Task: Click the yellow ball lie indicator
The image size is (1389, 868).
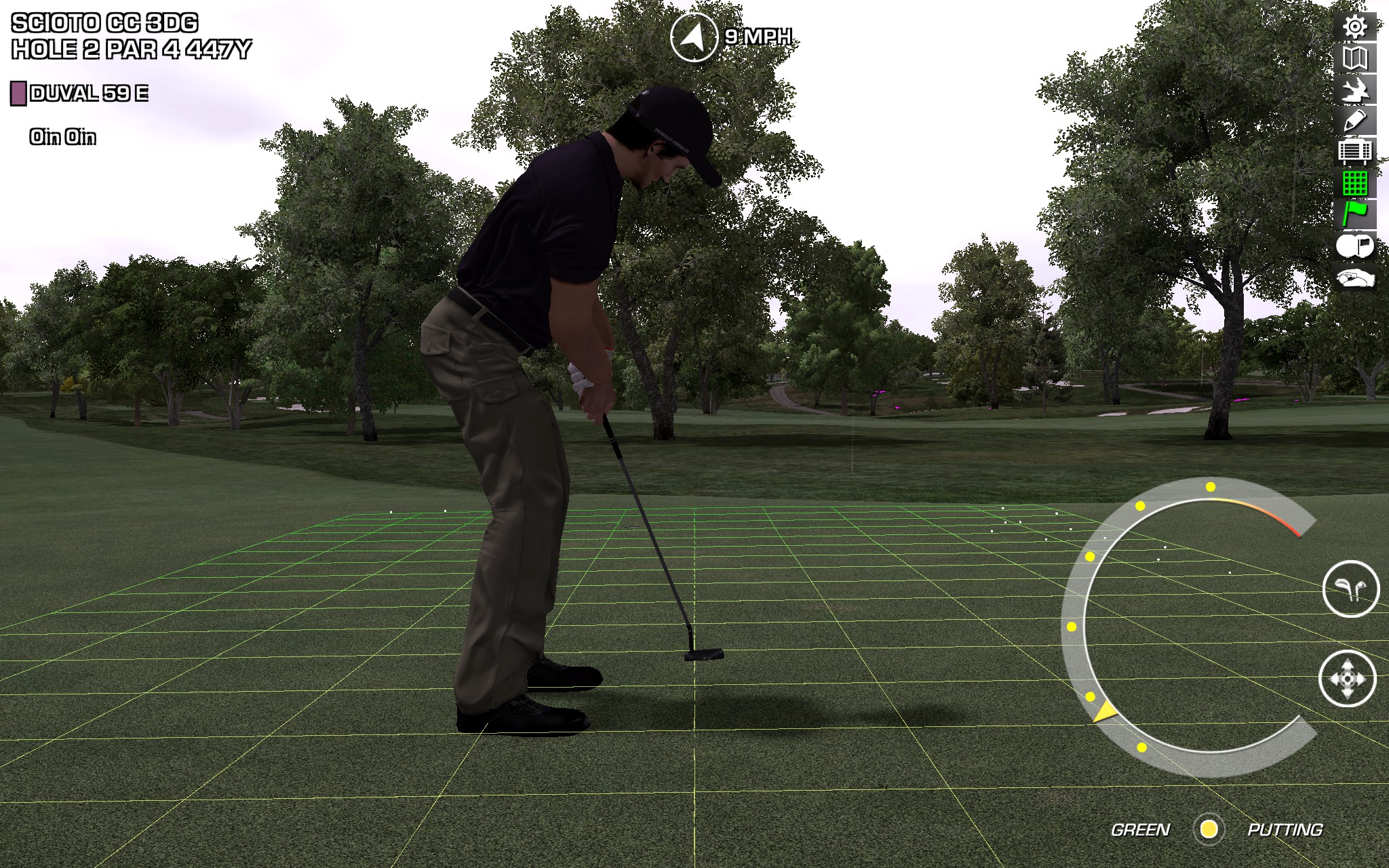Action: [x=1209, y=829]
